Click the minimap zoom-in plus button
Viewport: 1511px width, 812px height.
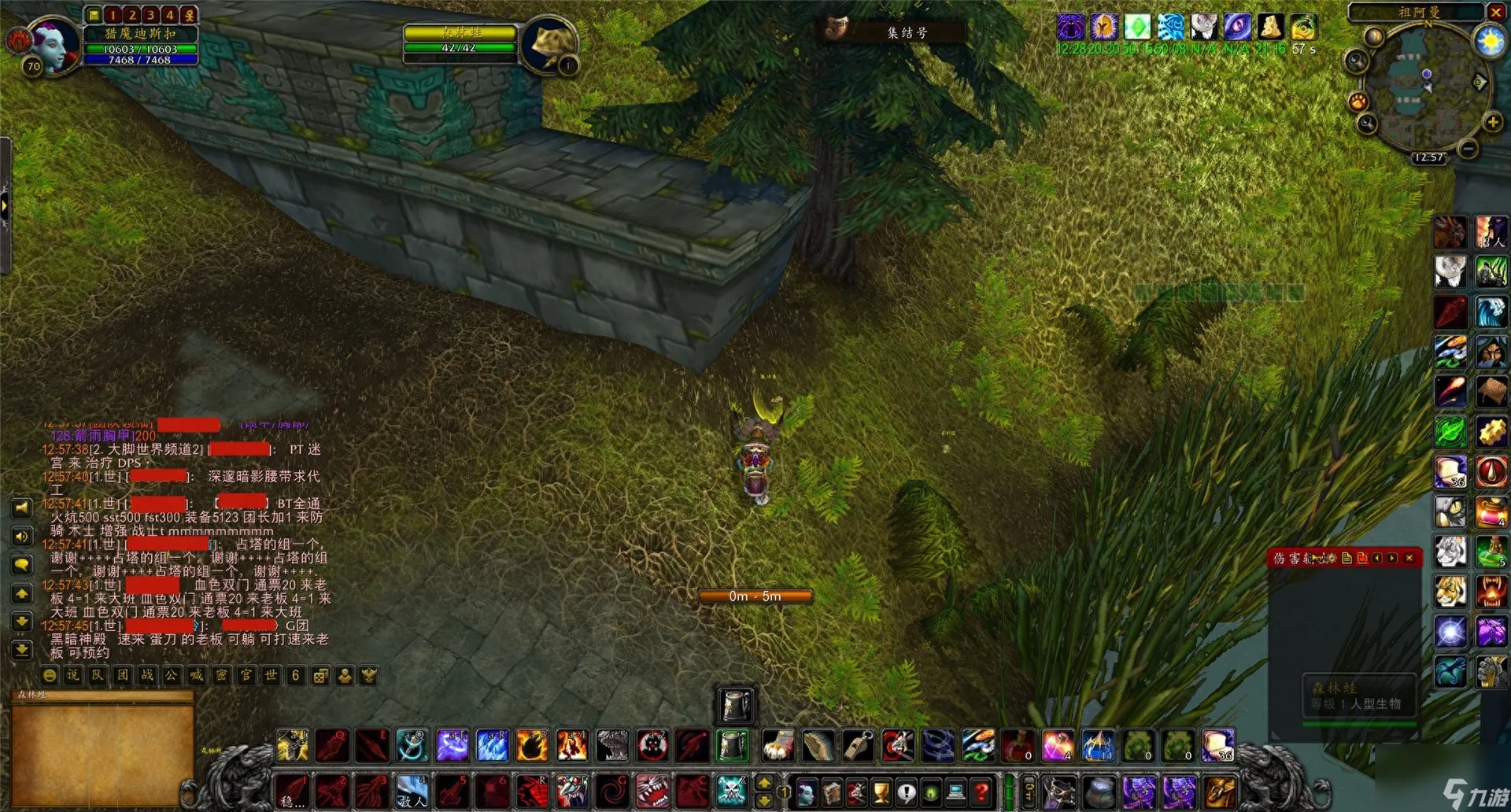[x=1492, y=122]
